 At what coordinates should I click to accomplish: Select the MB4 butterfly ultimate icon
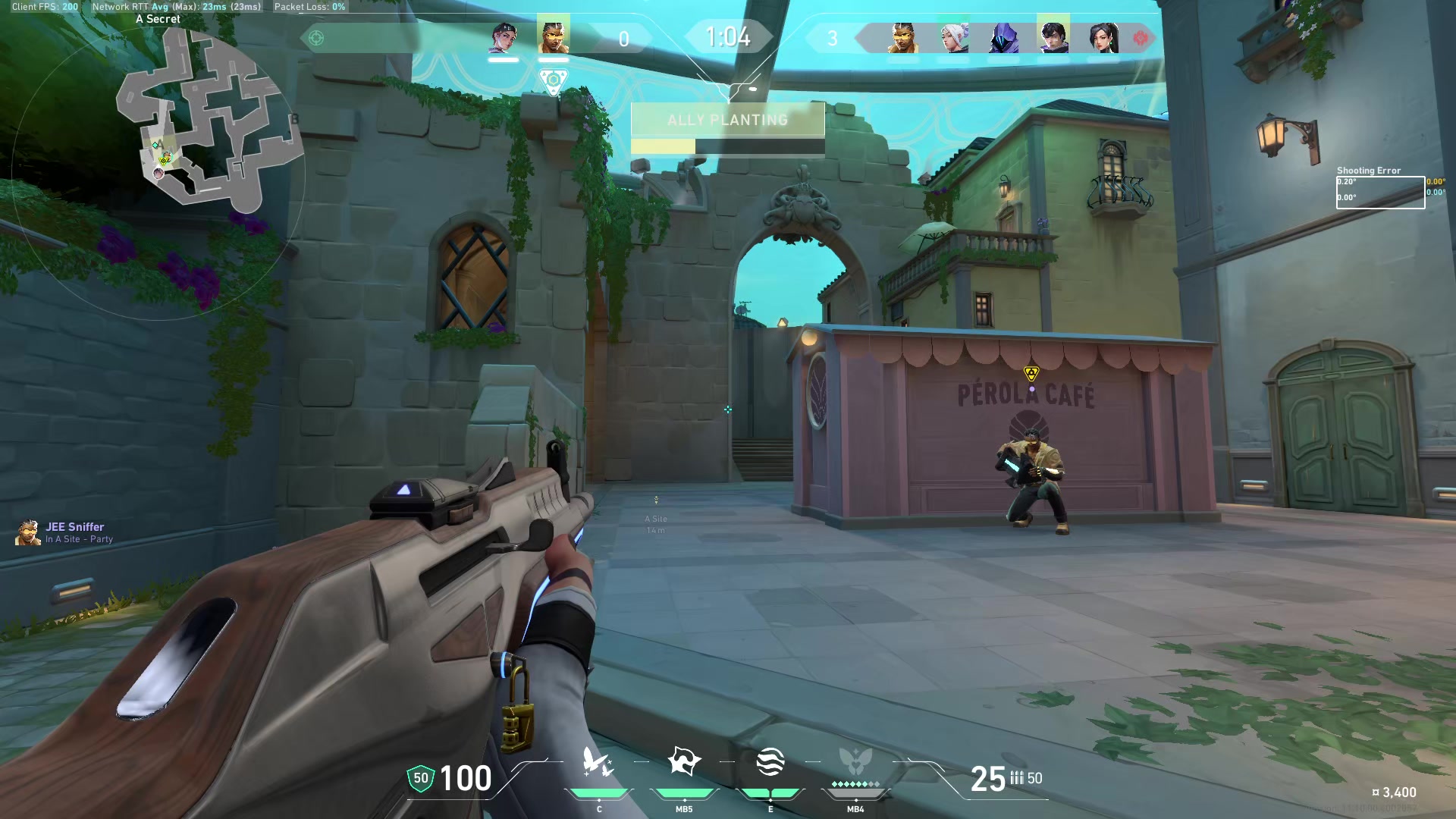coord(855,763)
